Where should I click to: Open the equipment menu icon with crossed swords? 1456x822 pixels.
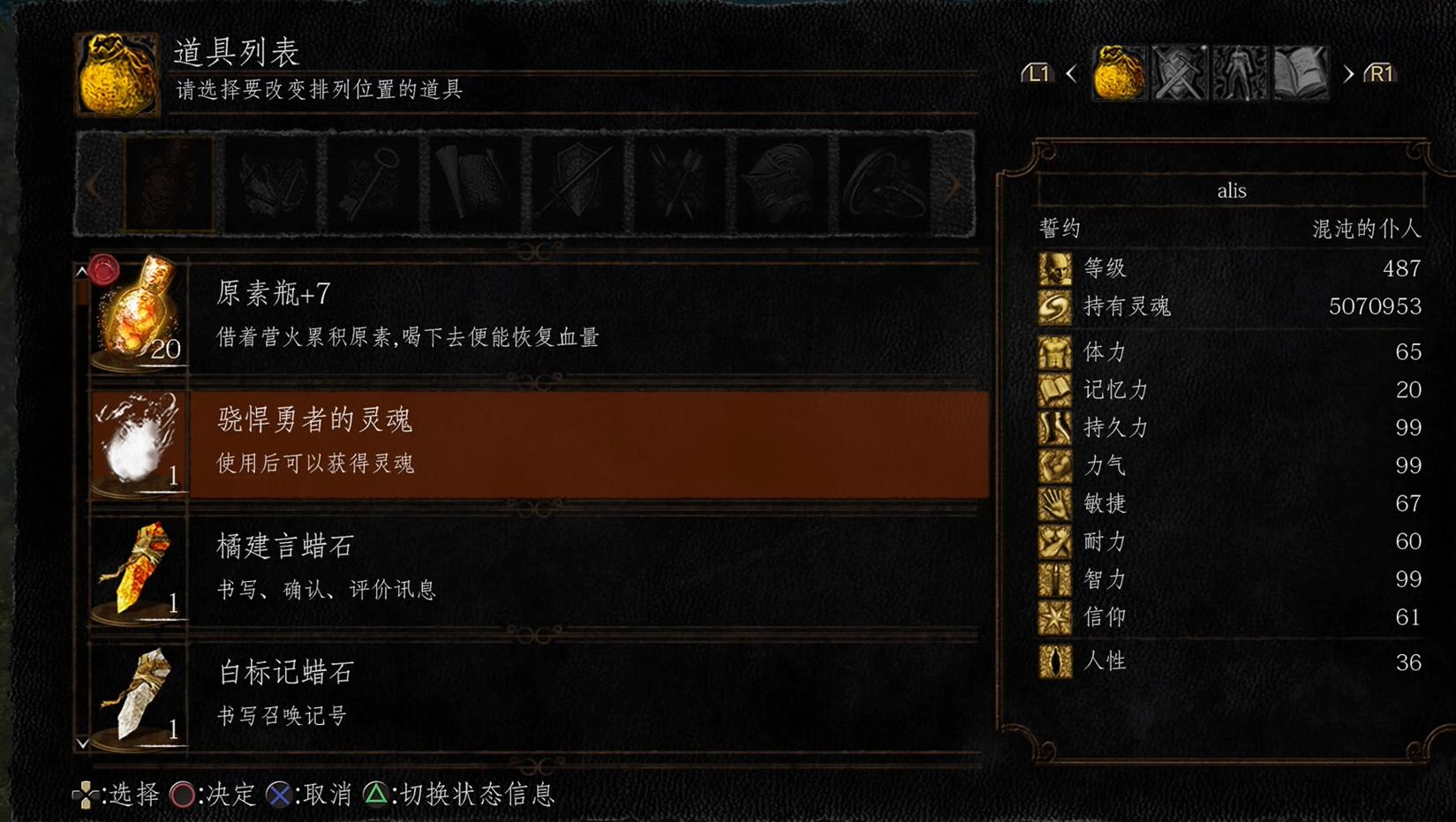(1180, 72)
